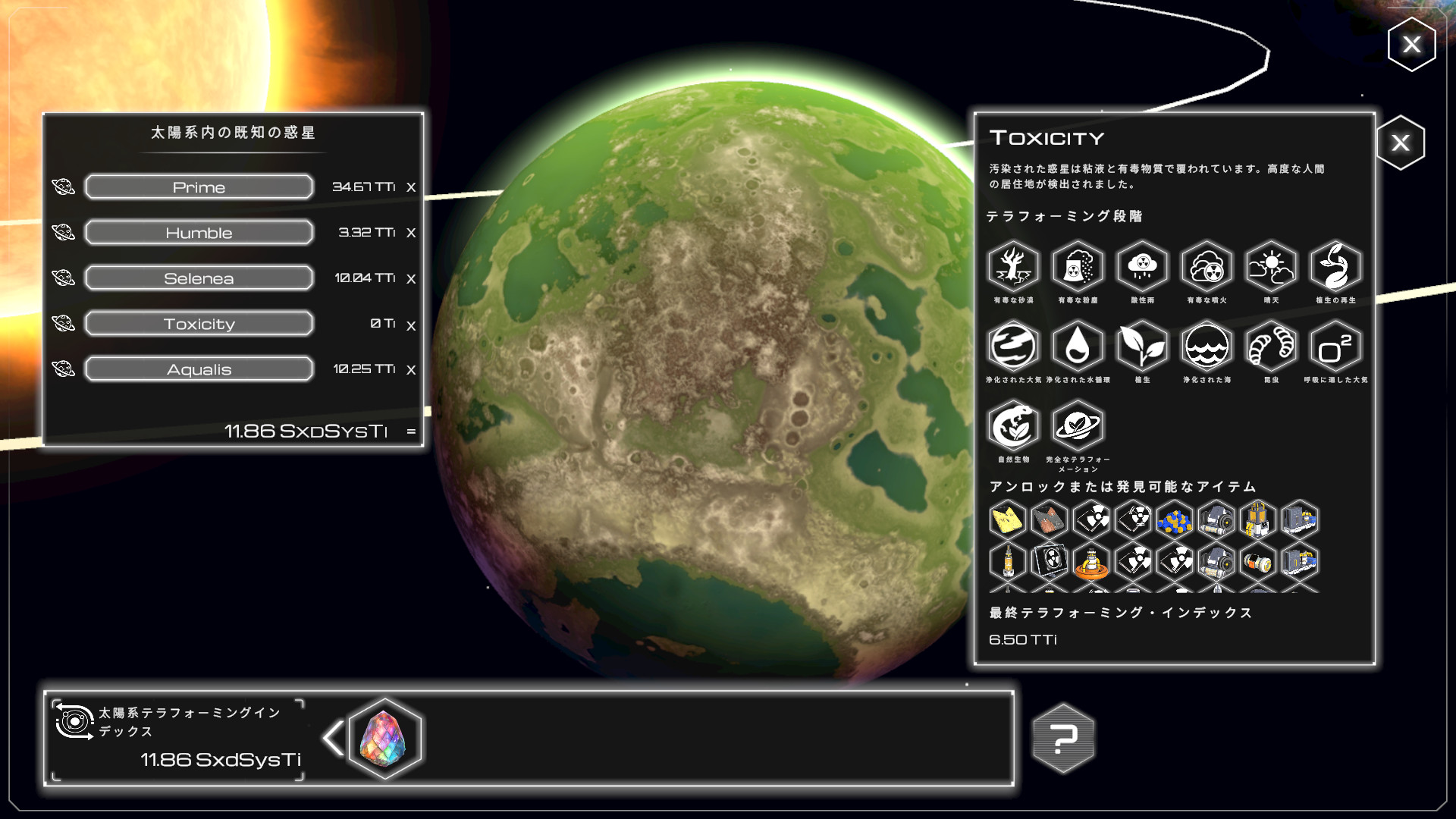Close the solar system screen
Image resolution: width=1456 pixels, height=819 pixels.
[x=1411, y=45]
